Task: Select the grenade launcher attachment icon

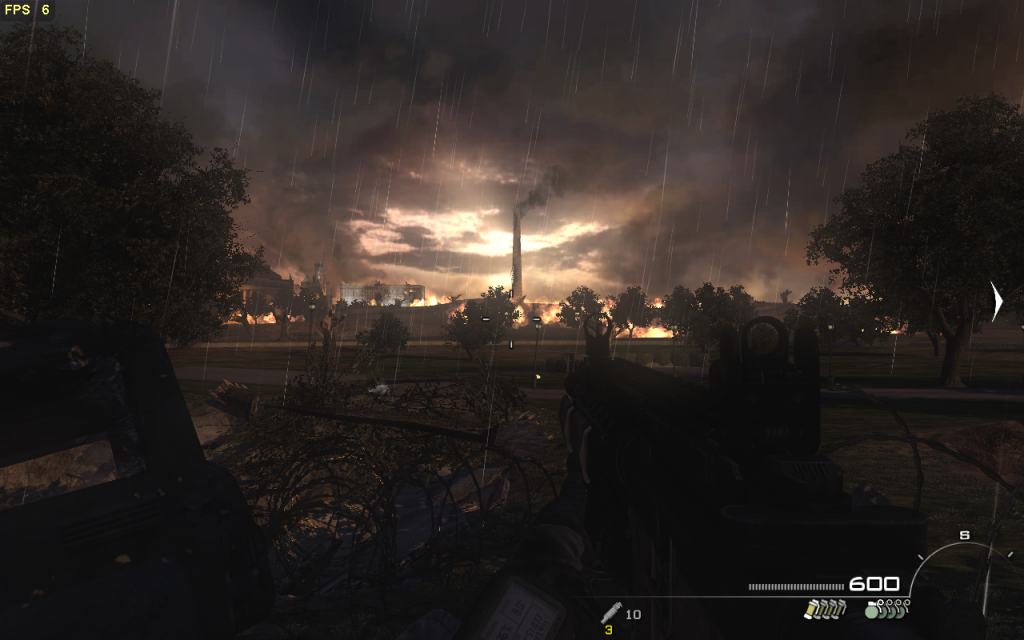Action: [x=611, y=612]
